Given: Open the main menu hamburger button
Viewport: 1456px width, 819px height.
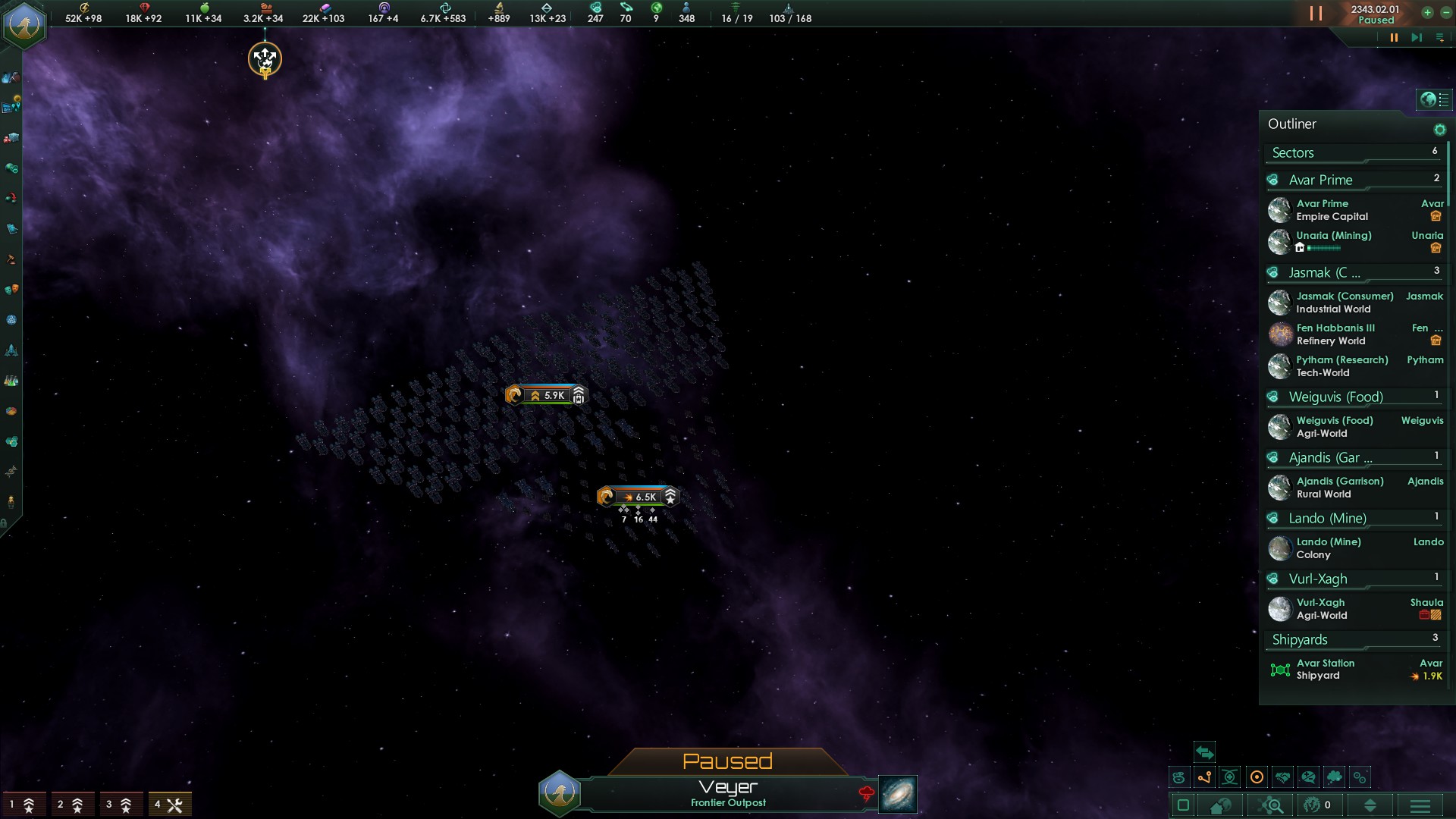Looking at the screenshot, I should (1420, 805).
